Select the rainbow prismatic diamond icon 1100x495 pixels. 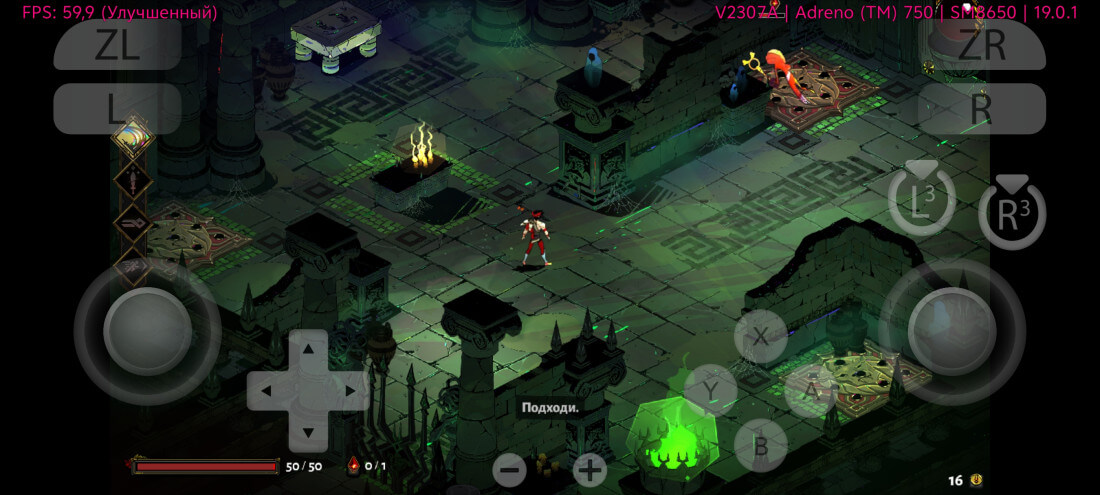[x=131, y=138]
